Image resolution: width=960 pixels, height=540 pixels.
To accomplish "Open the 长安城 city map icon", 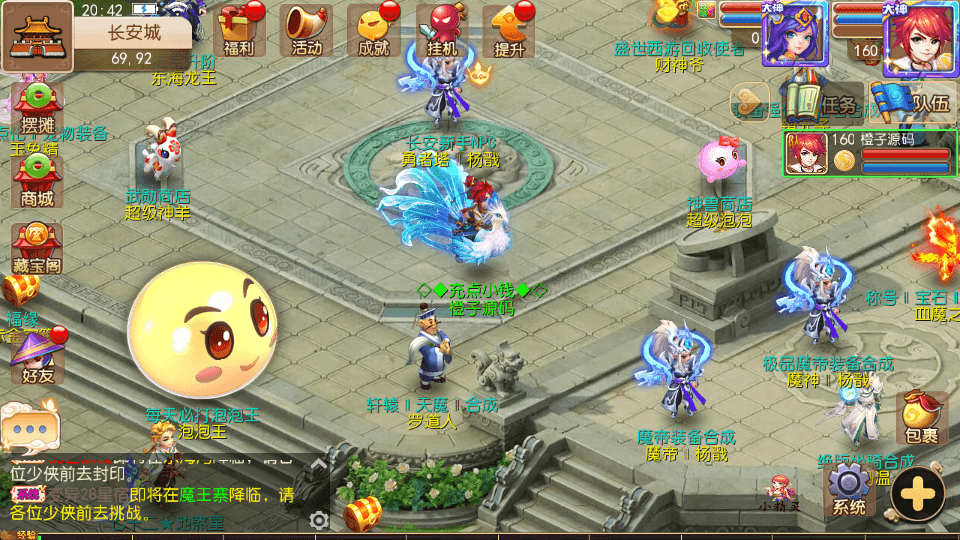I will (x=37, y=36).
